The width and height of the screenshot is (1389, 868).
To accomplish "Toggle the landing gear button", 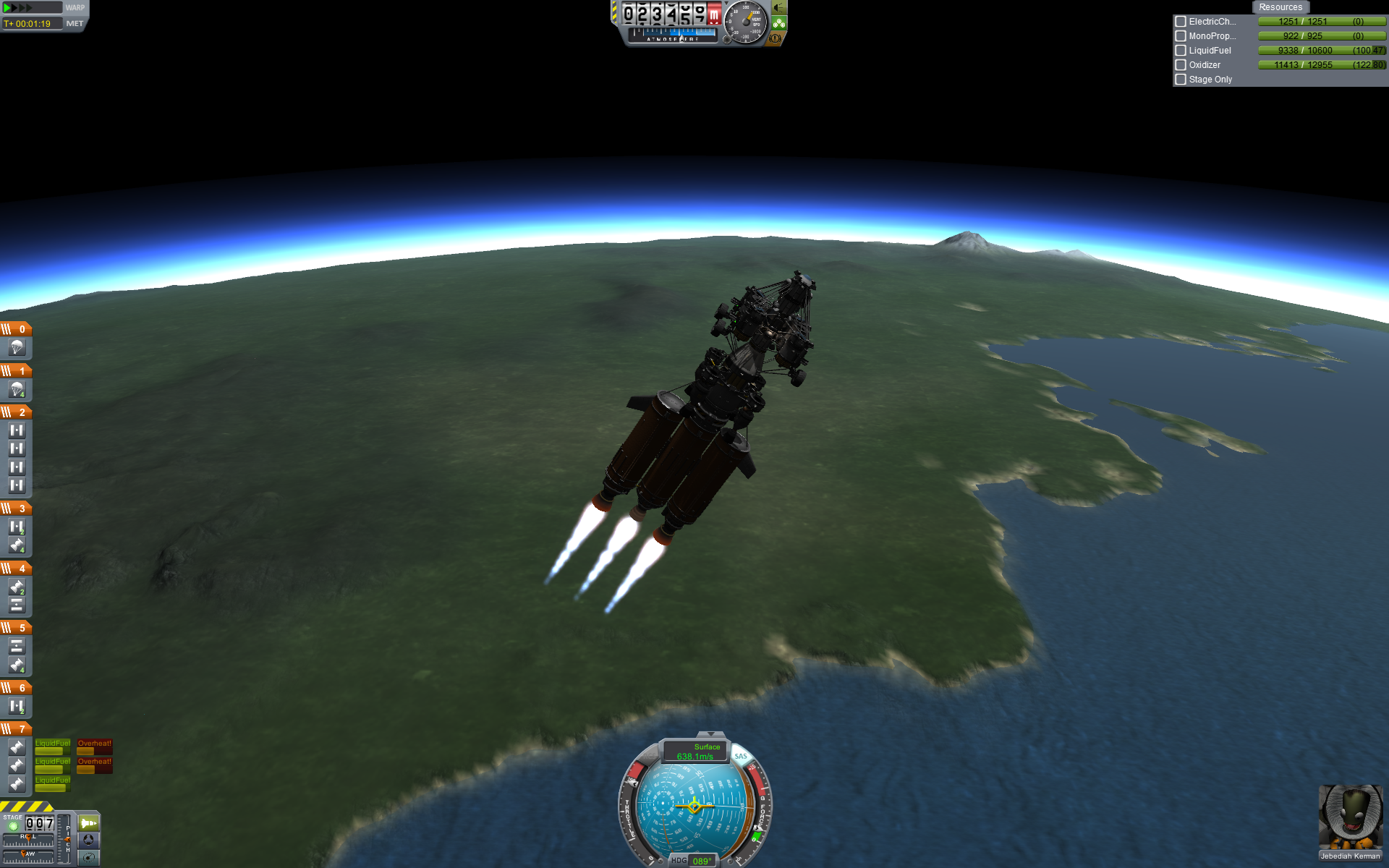I will (778, 23).
